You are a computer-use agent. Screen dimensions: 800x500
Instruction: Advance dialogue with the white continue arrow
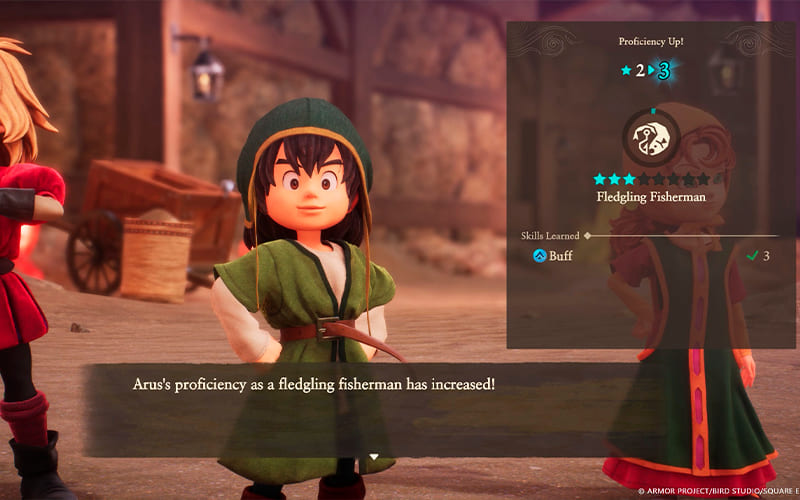pyautogui.click(x=374, y=456)
